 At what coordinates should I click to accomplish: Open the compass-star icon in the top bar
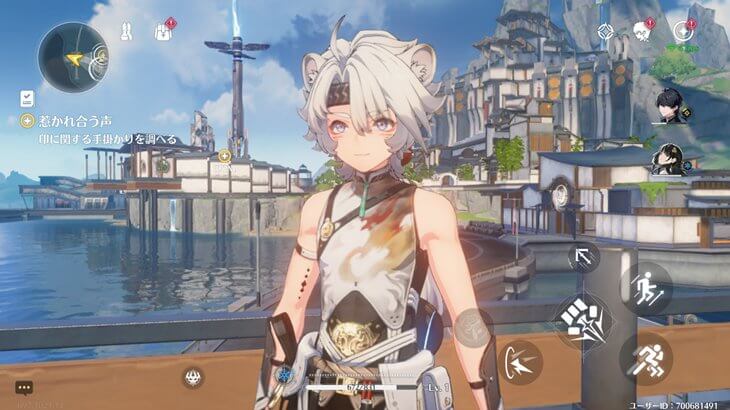point(605,31)
